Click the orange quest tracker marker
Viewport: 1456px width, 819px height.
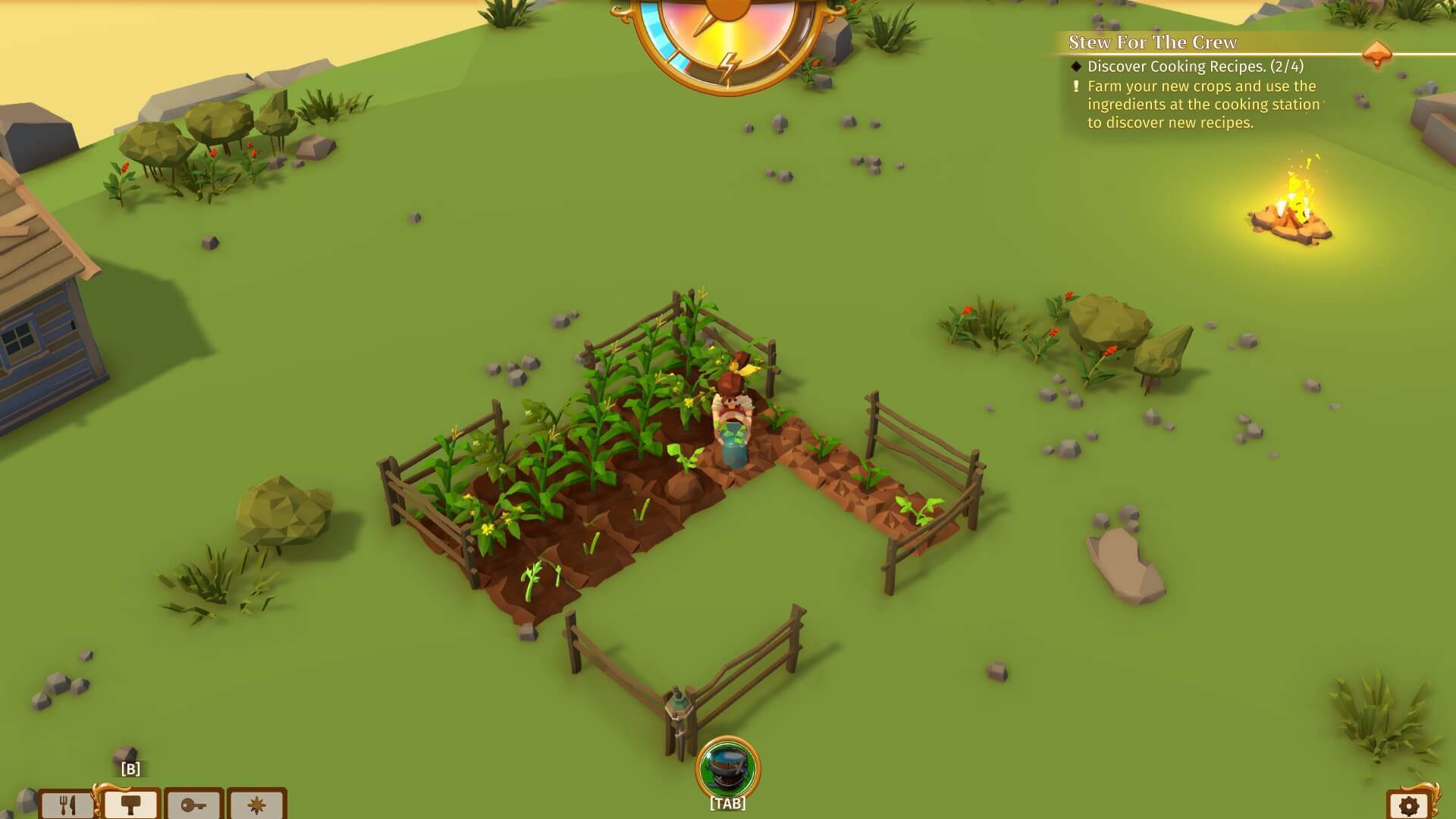point(1376,55)
